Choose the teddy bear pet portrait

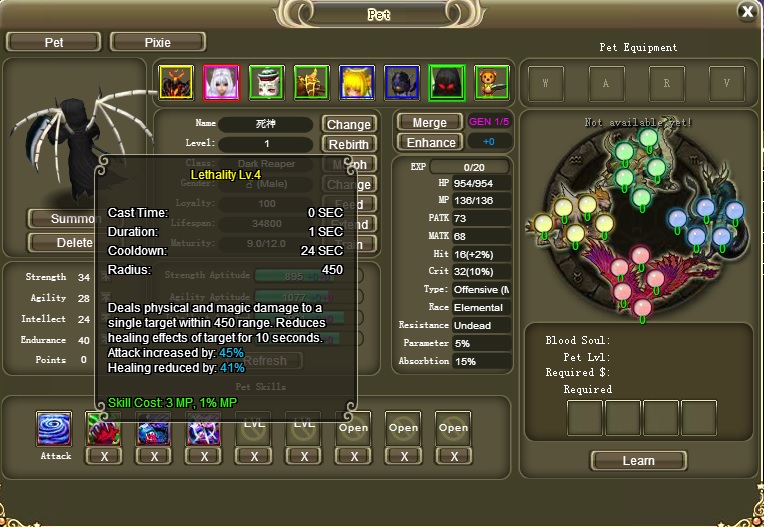[x=491, y=83]
